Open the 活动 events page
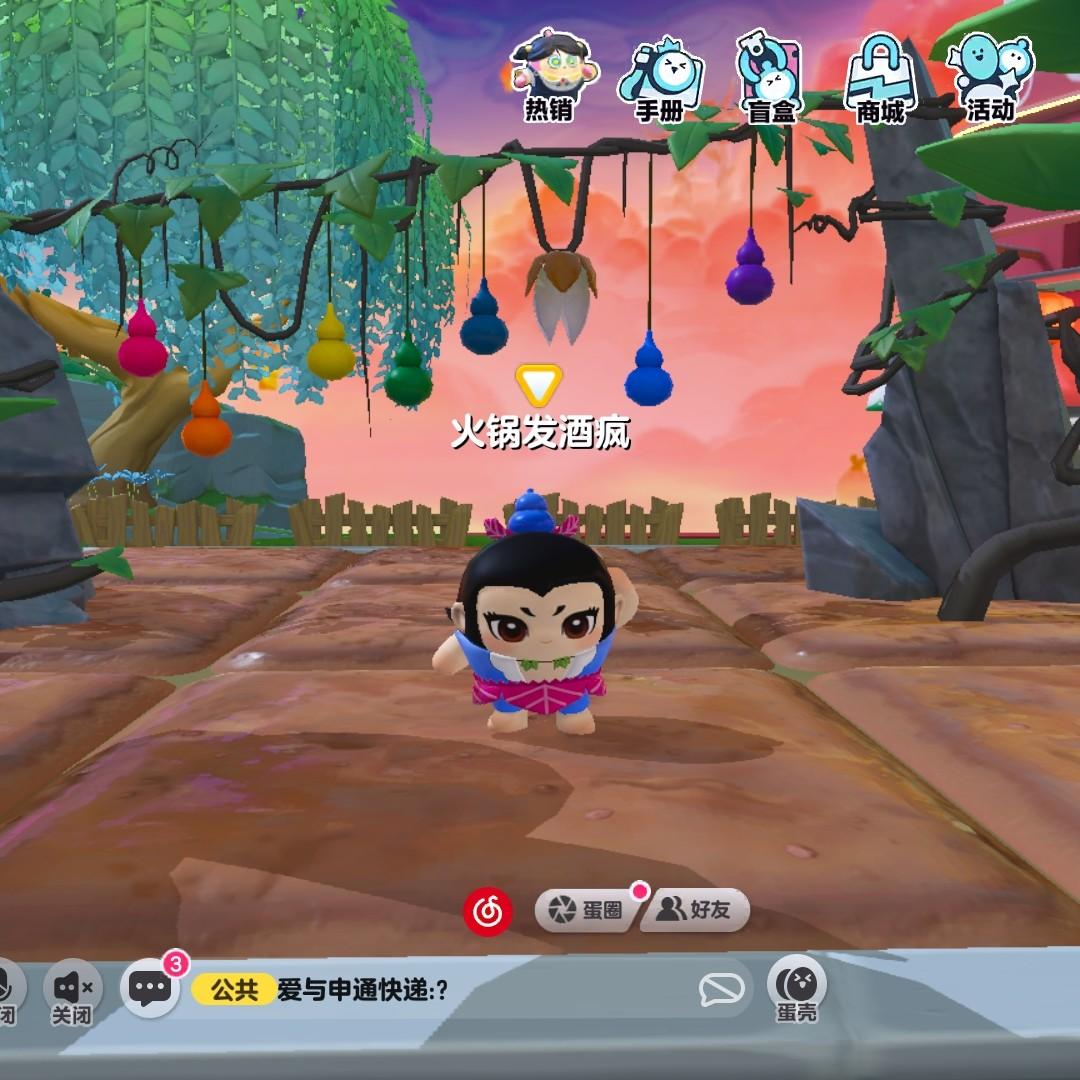This screenshot has width=1080, height=1080. point(990,76)
